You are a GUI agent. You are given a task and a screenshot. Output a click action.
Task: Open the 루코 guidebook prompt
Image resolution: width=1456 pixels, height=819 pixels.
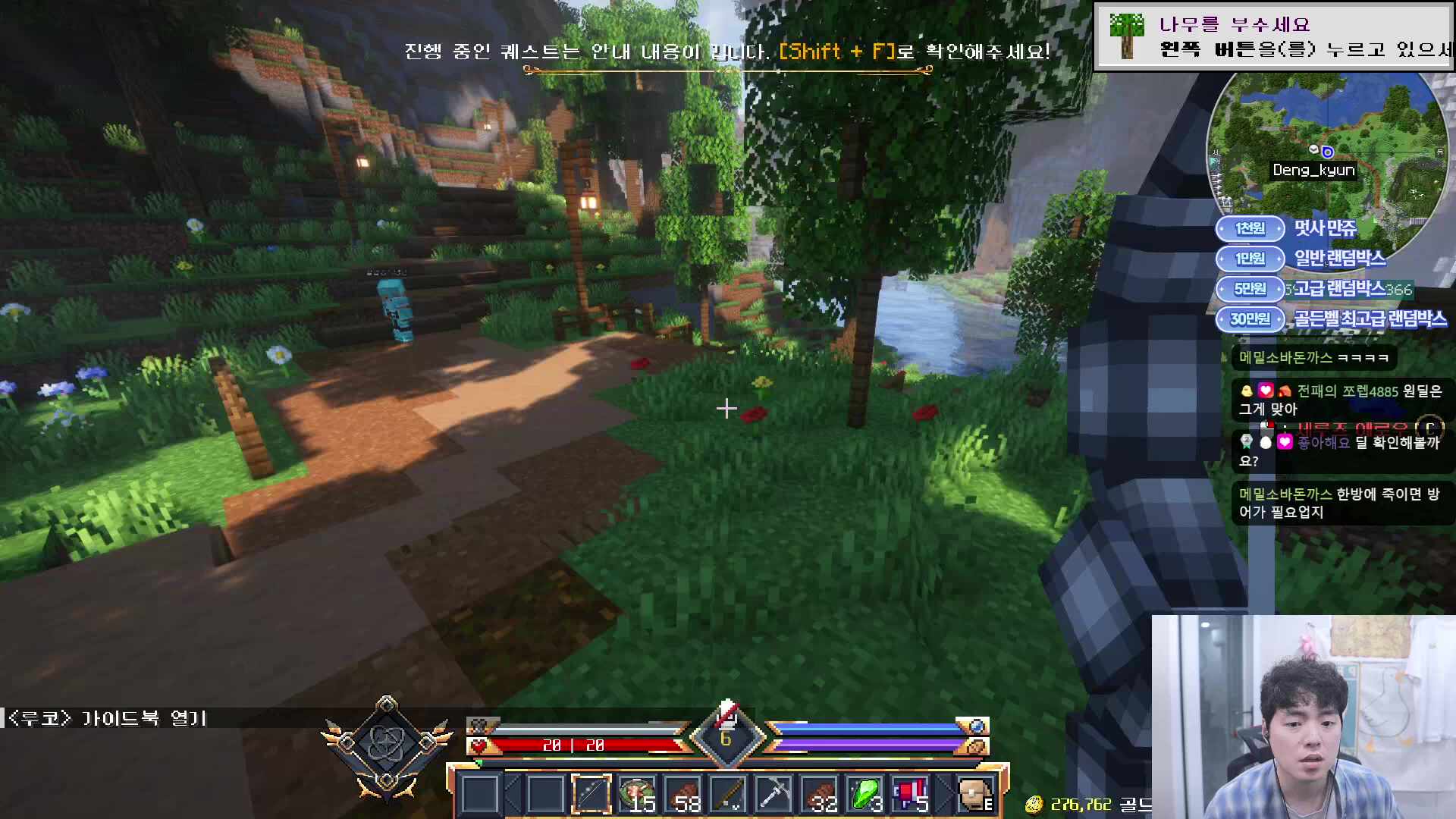point(106,718)
